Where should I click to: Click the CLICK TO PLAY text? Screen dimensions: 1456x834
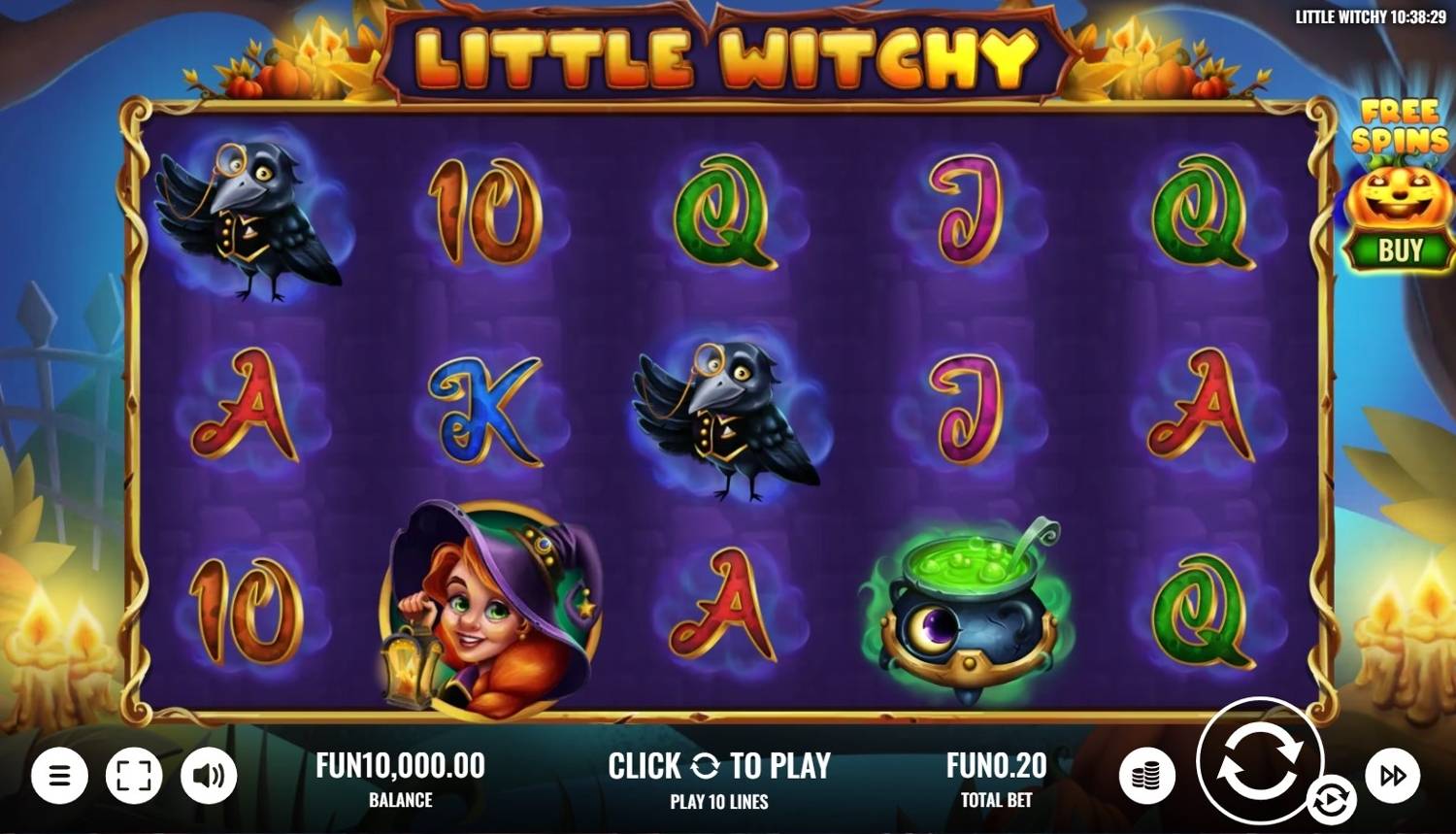coord(720,766)
